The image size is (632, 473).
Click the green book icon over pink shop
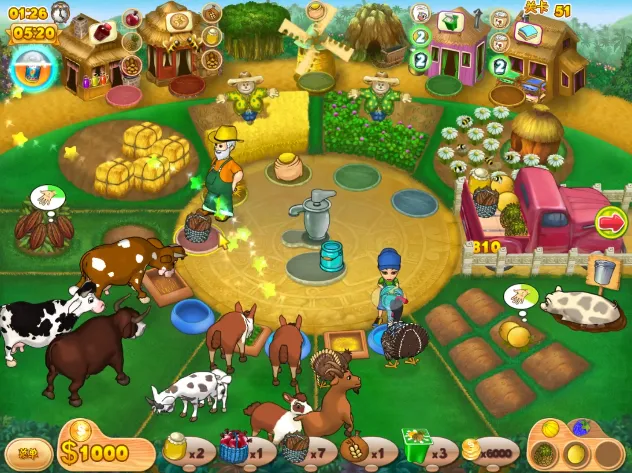click(x=451, y=21)
